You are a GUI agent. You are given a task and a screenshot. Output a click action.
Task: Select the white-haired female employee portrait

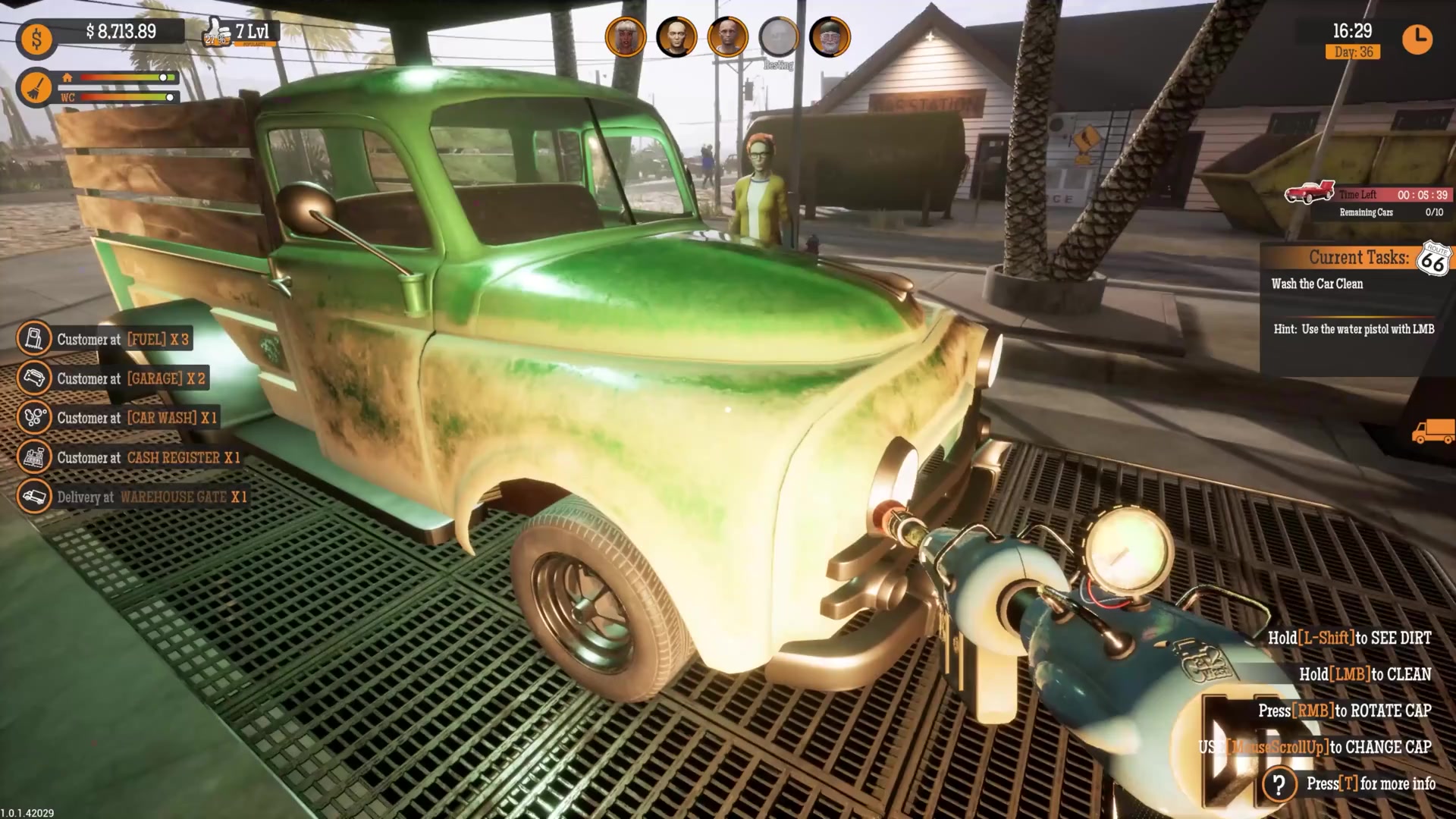pyautogui.click(x=626, y=36)
